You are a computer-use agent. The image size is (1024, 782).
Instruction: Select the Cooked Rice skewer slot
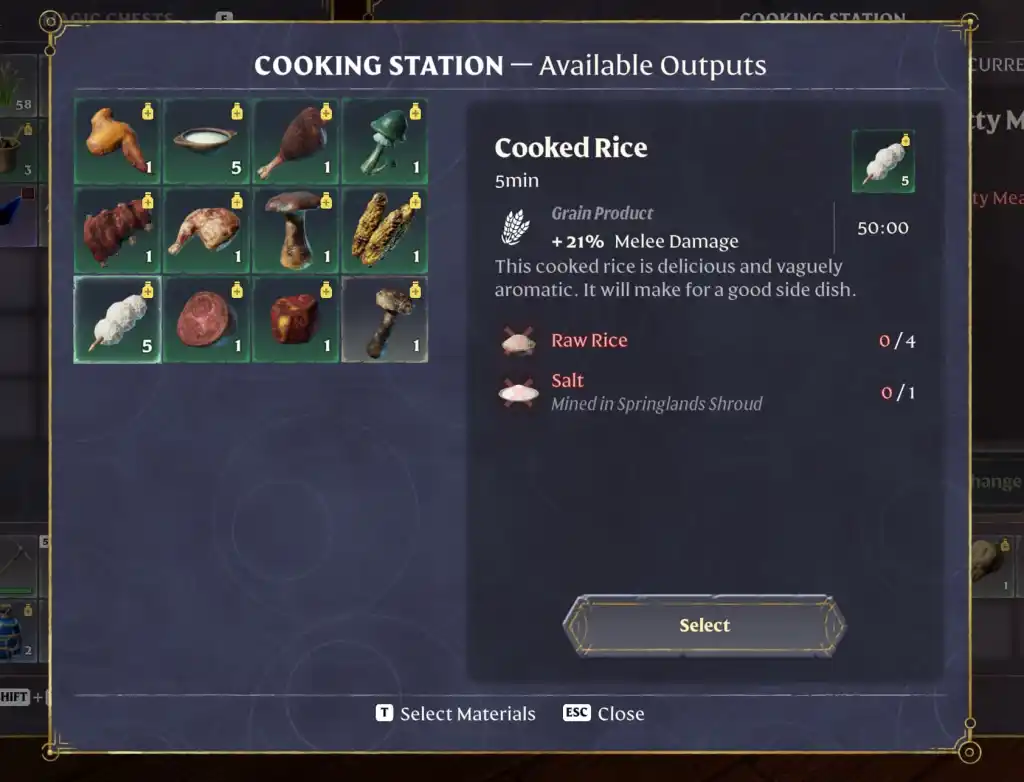point(117,320)
